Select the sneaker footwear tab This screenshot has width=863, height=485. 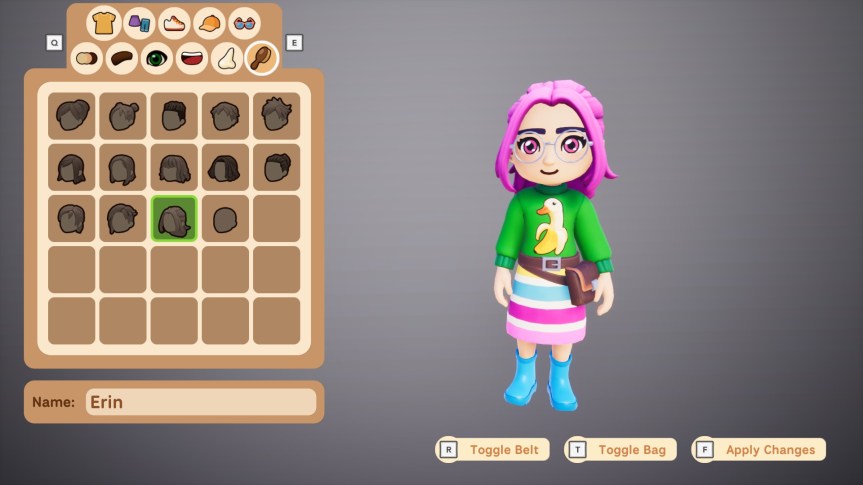(174, 22)
